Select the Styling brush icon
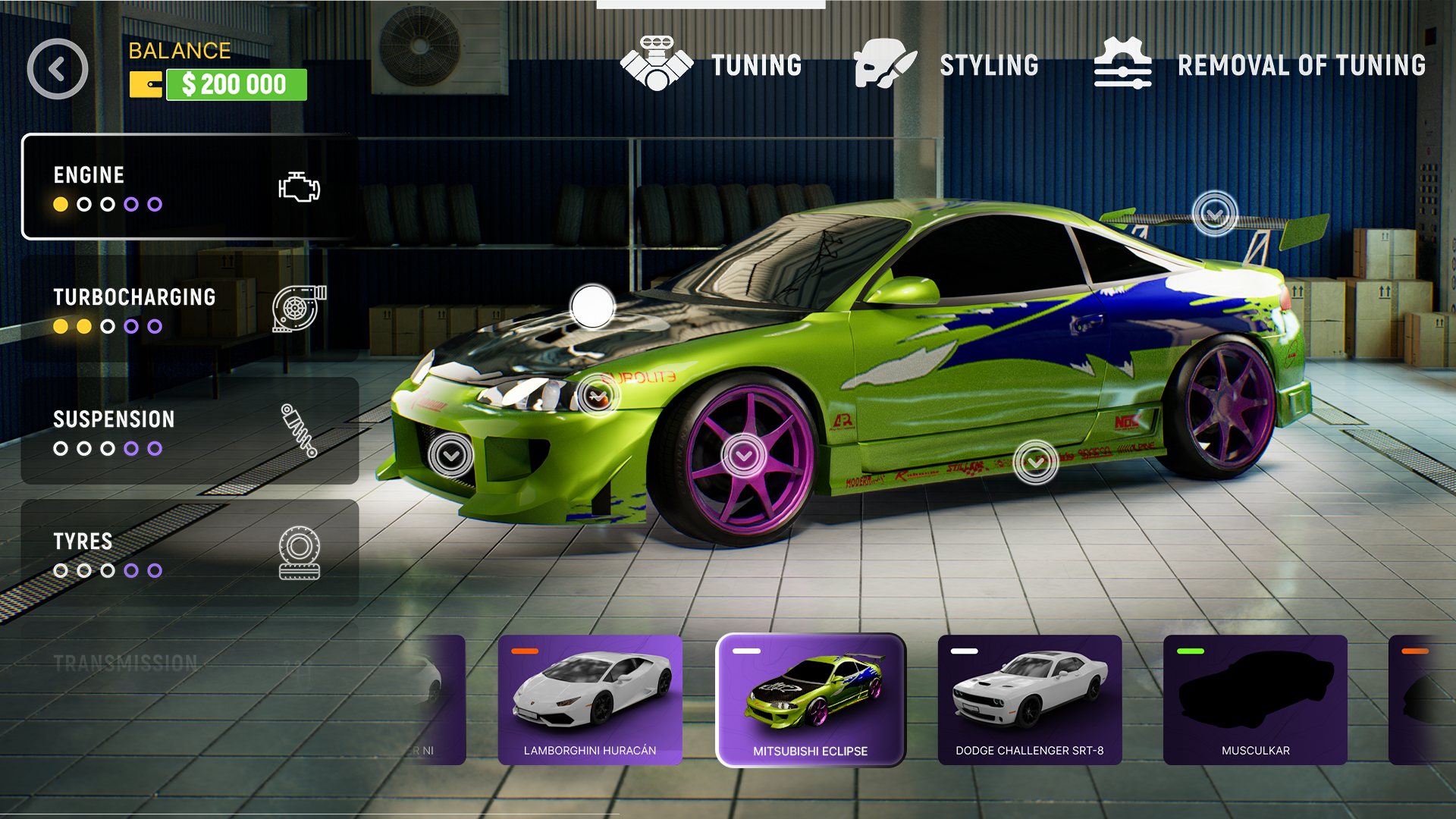1456x819 pixels. [884, 64]
